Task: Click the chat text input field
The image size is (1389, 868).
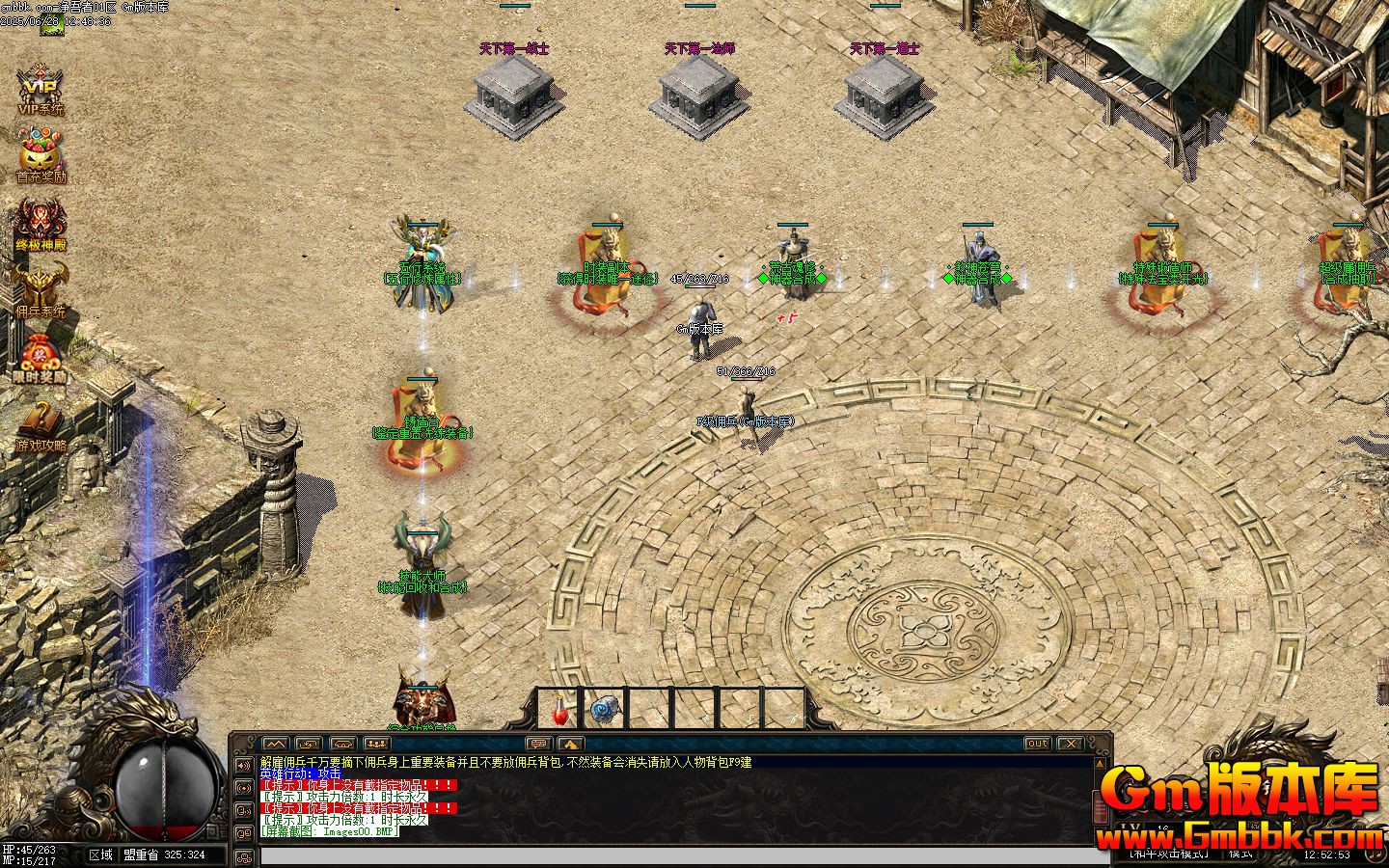Action: tap(675, 856)
